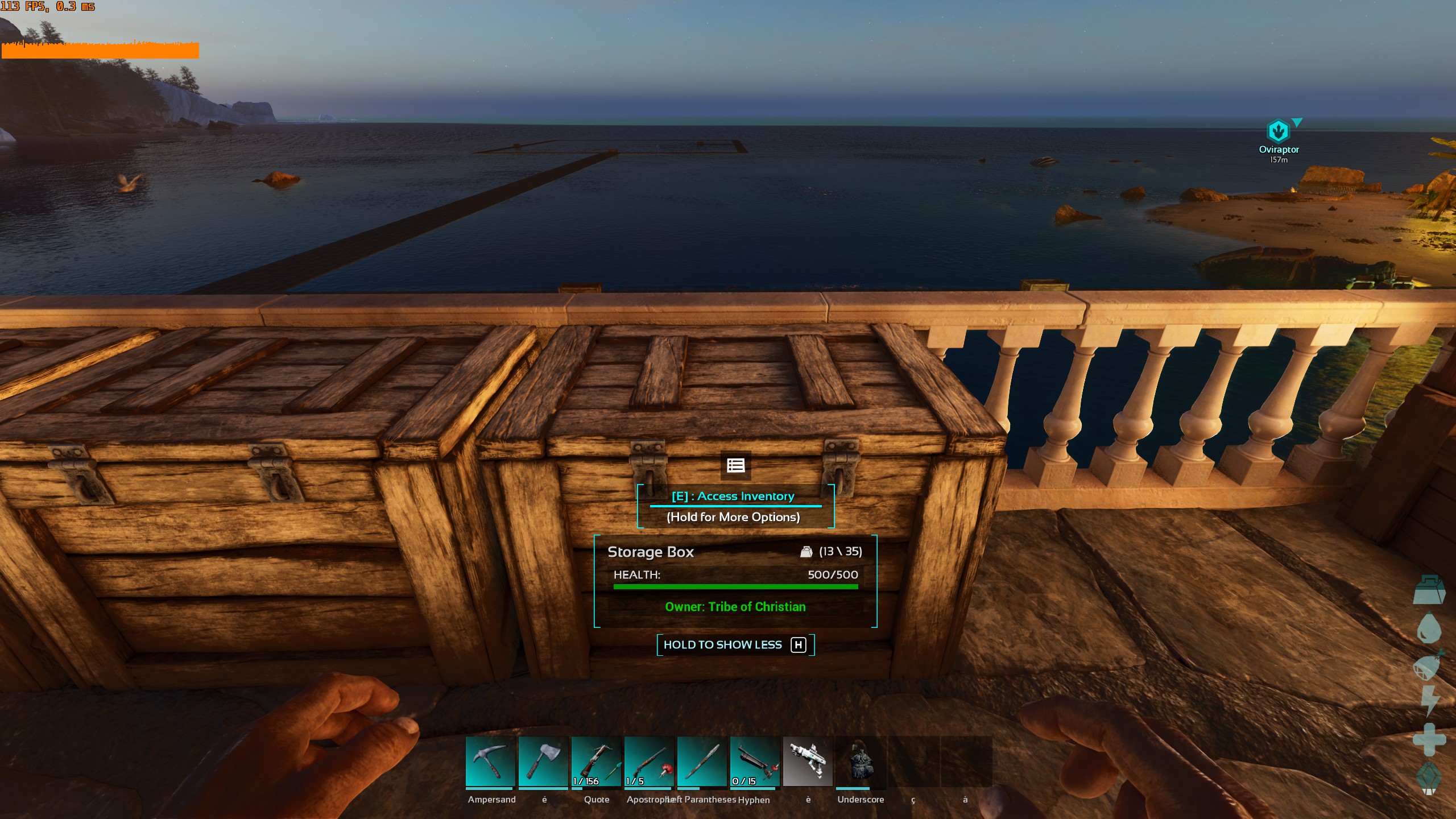Screen dimensions: 1456x819
Task: Click the Oviraptor tracking marker
Action: point(1278,131)
